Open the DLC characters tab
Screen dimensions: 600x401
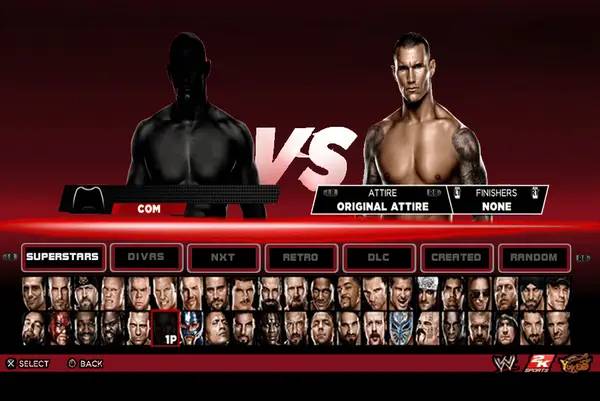click(x=378, y=258)
